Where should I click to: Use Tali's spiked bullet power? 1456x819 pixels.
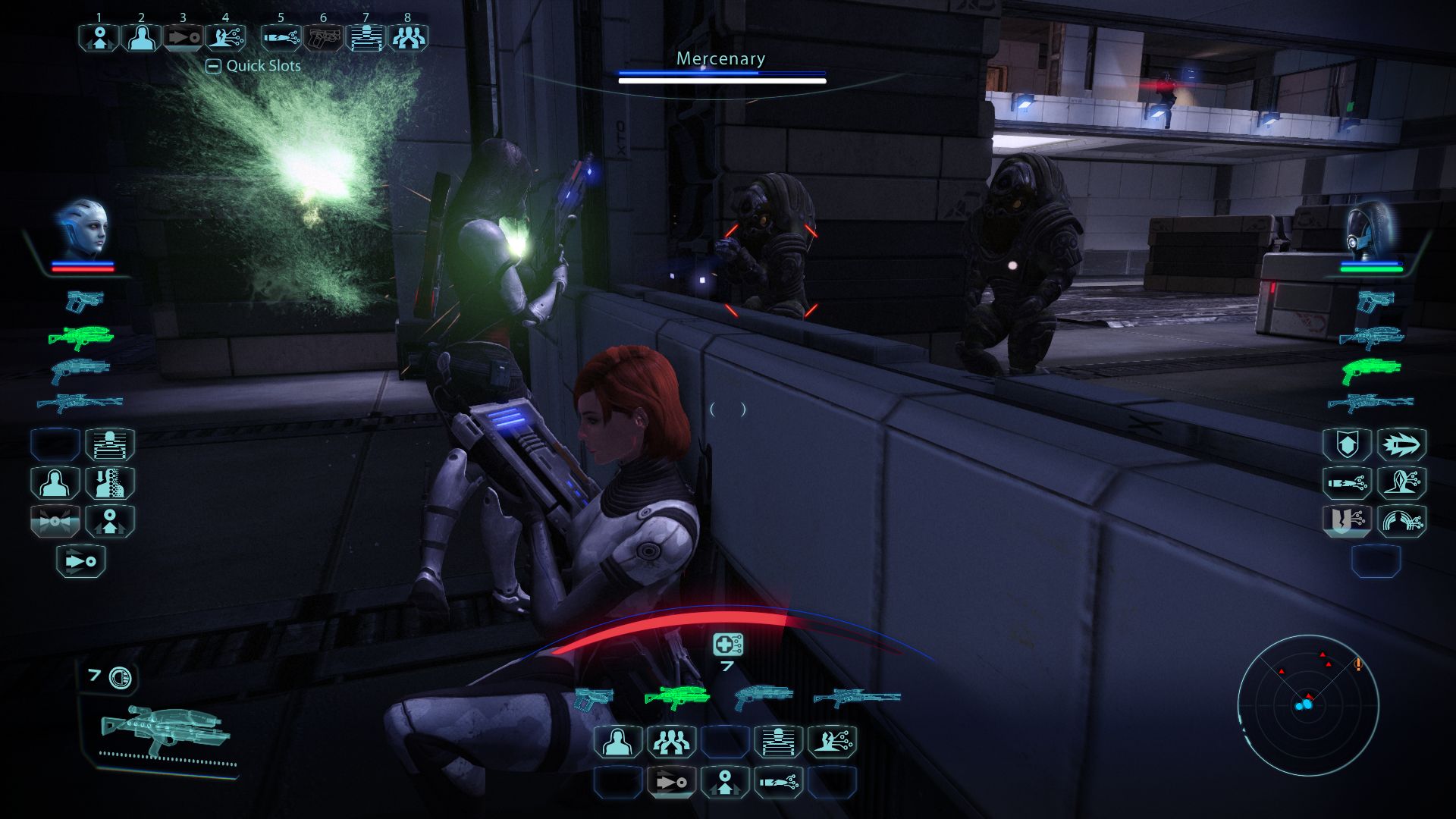click(x=1401, y=444)
